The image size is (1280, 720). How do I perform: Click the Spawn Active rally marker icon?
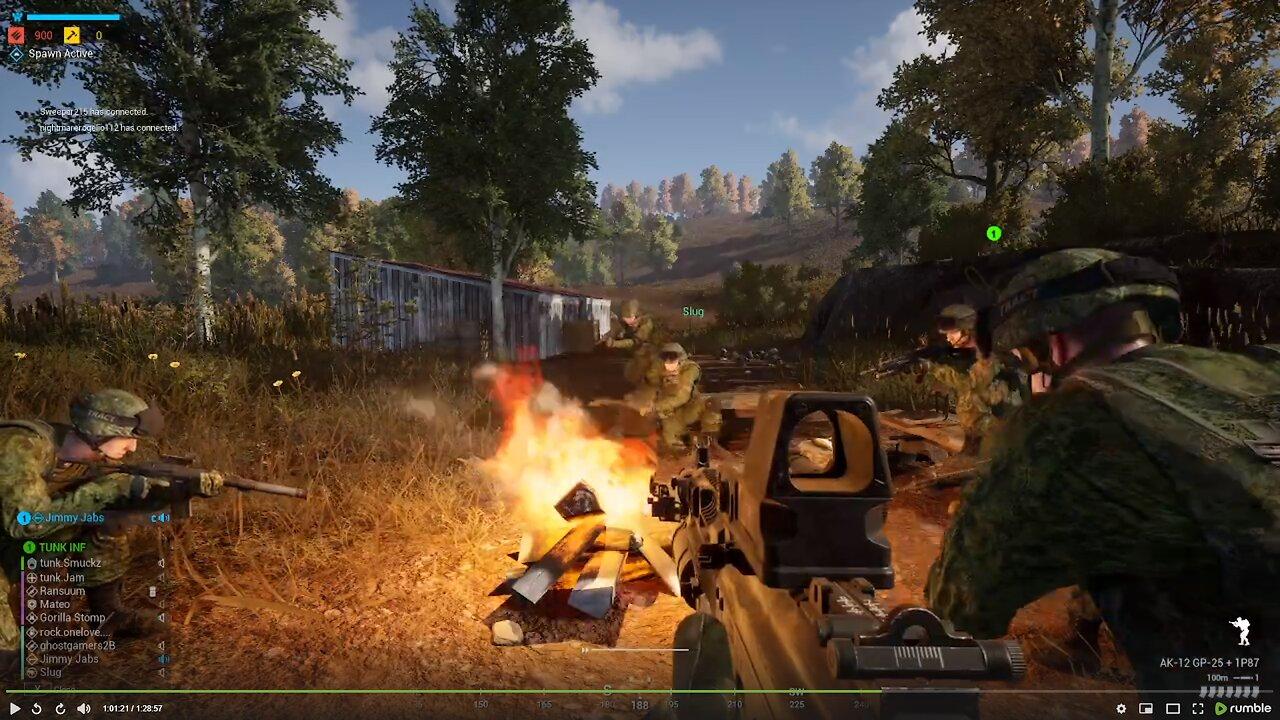click(x=17, y=53)
